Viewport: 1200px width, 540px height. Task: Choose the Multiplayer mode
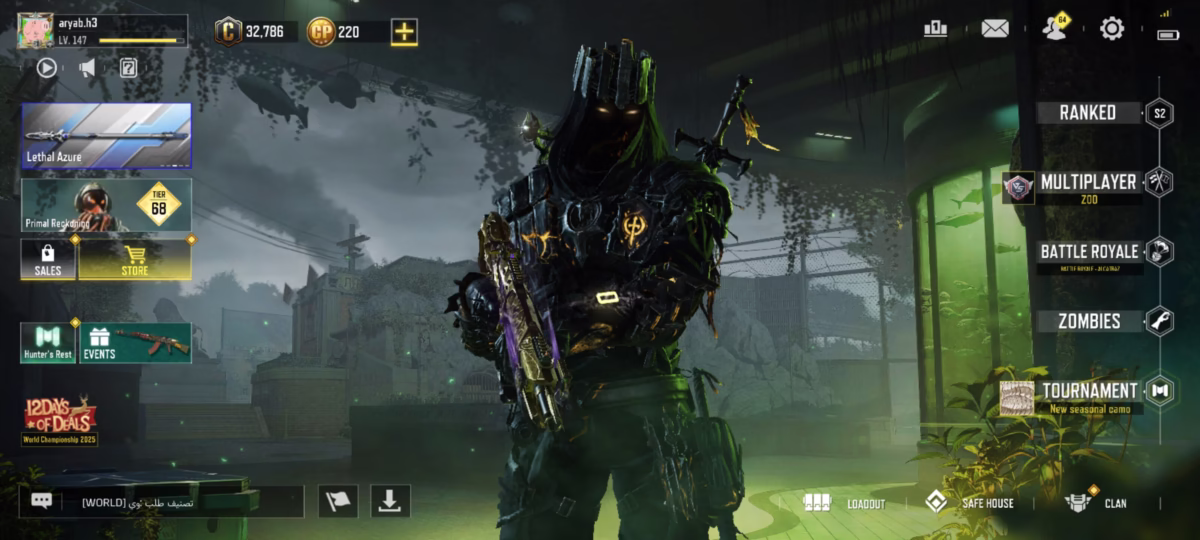click(x=1087, y=184)
